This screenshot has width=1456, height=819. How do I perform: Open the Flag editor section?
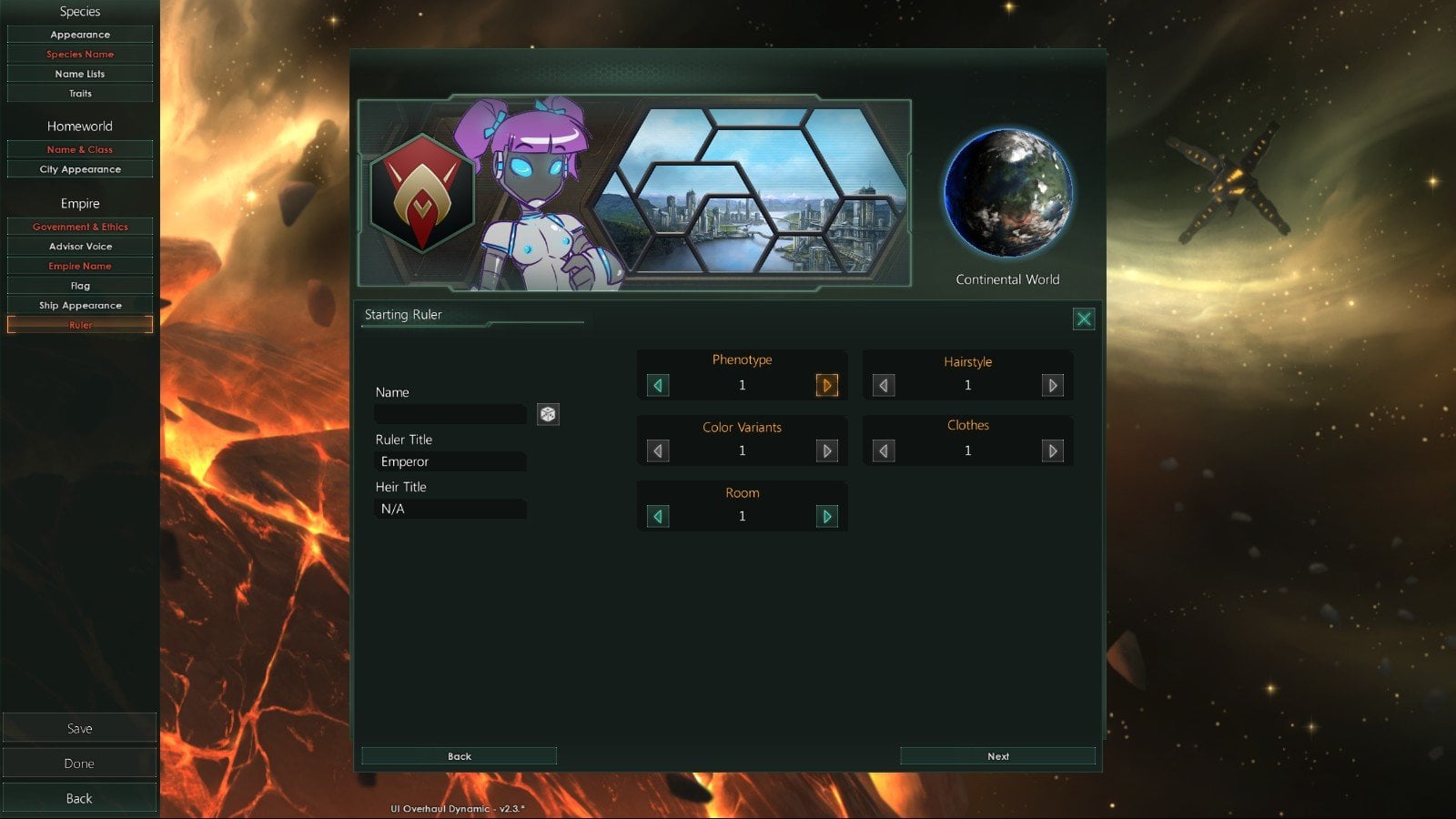point(80,286)
